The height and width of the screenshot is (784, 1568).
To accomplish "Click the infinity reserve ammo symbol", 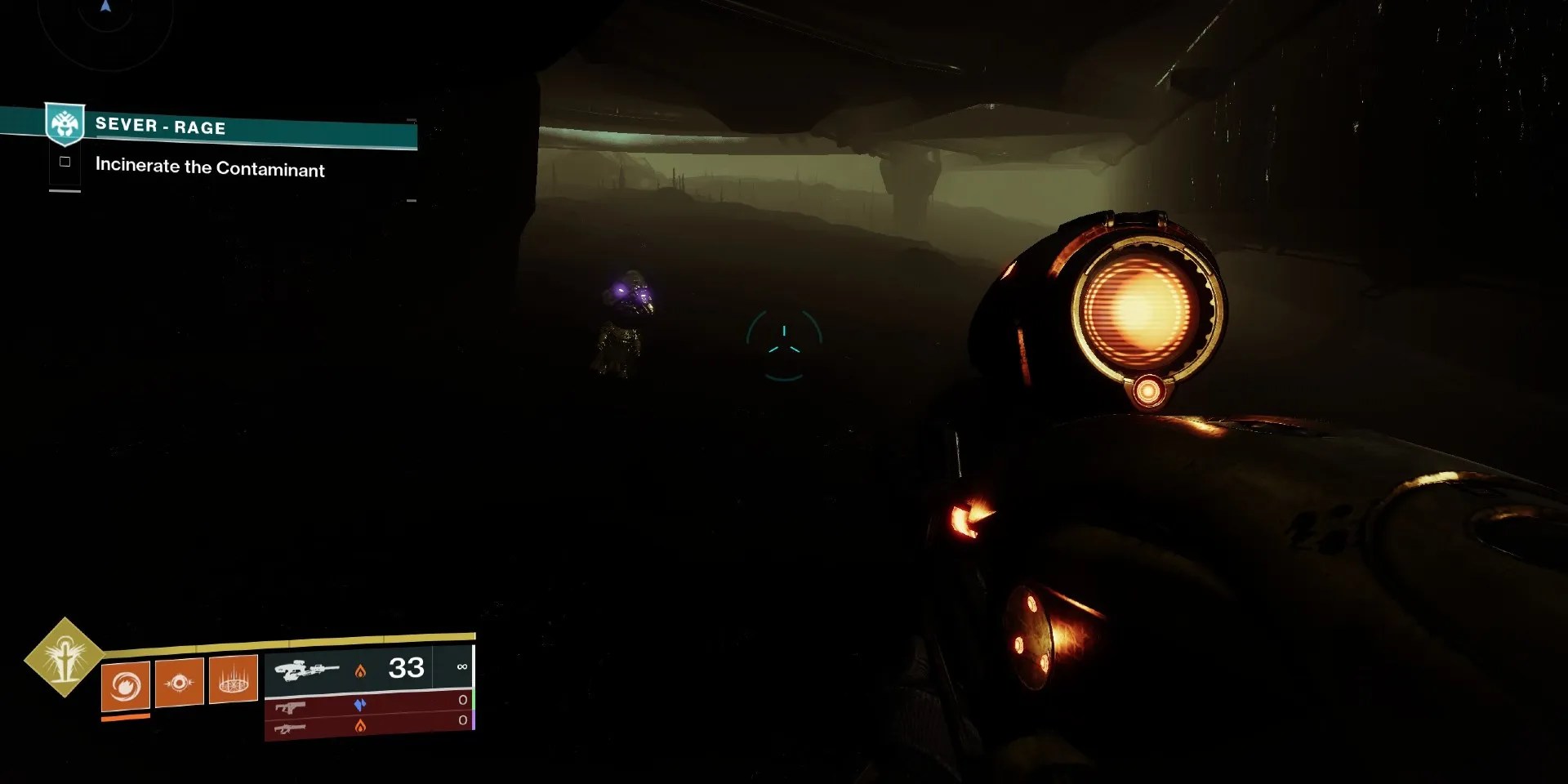I will coord(462,666).
